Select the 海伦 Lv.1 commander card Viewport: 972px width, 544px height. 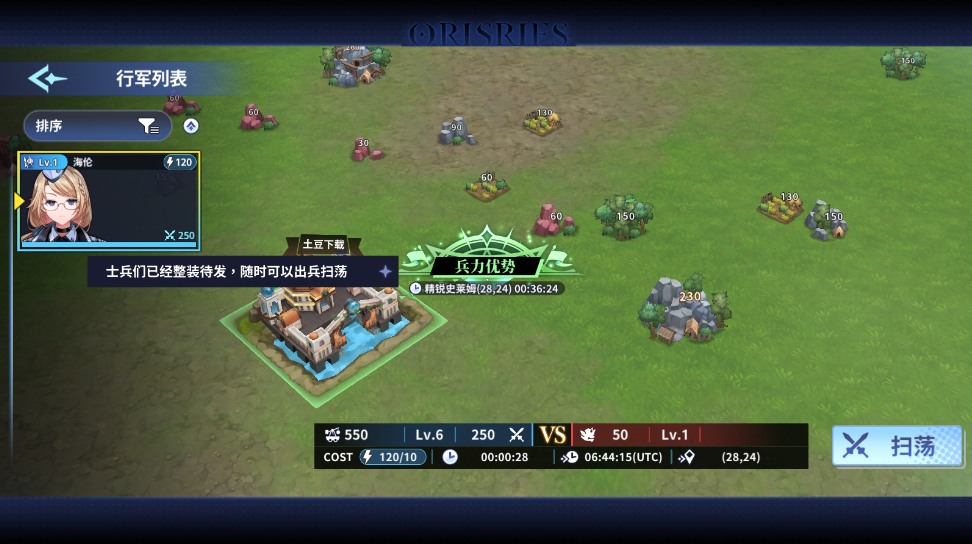(109, 200)
